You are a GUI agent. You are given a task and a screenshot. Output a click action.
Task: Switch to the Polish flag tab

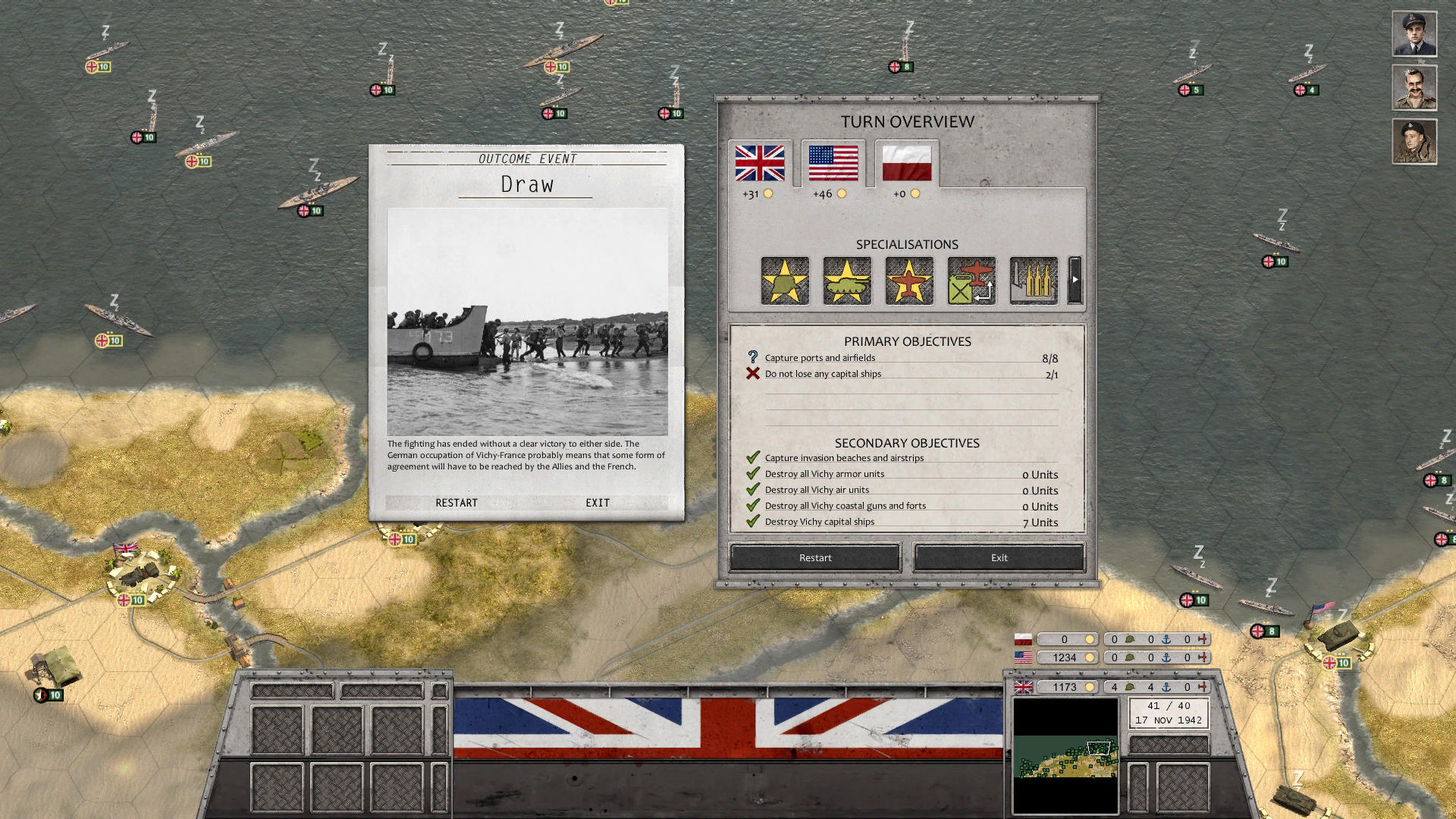point(906,161)
